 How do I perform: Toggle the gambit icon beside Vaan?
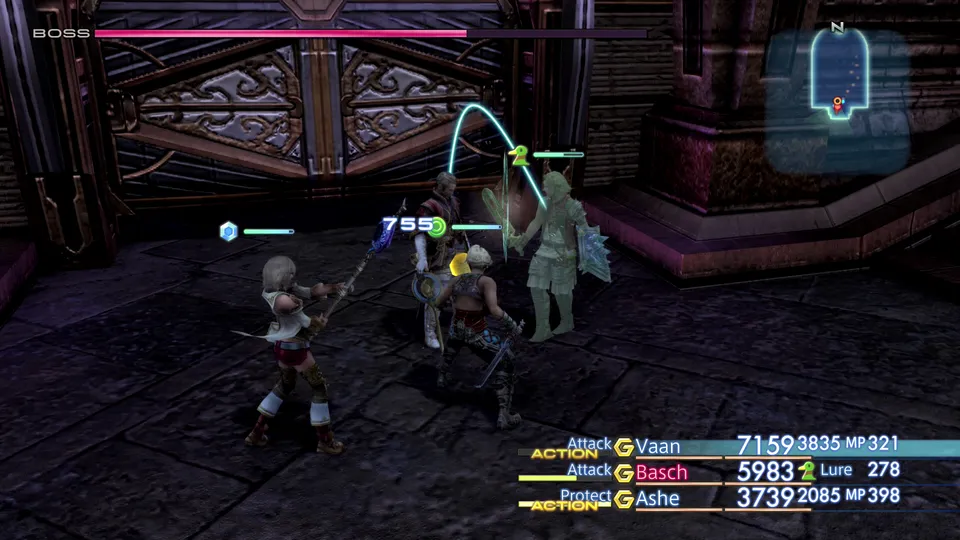pyautogui.click(x=624, y=446)
